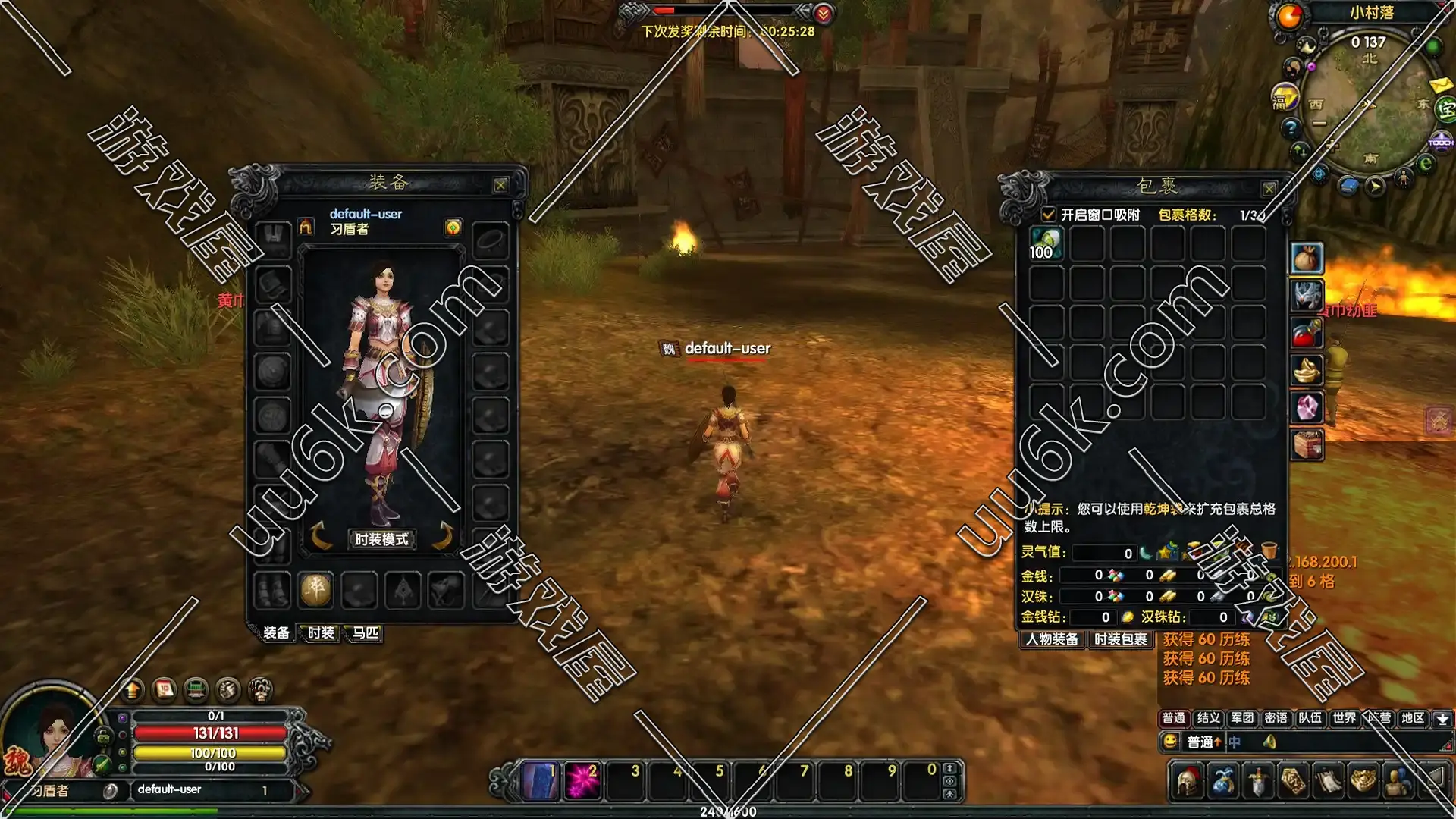Image resolution: width=1456 pixels, height=819 pixels.
Task: Click the 时装模式 button
Action: click(x=381, y=539)
